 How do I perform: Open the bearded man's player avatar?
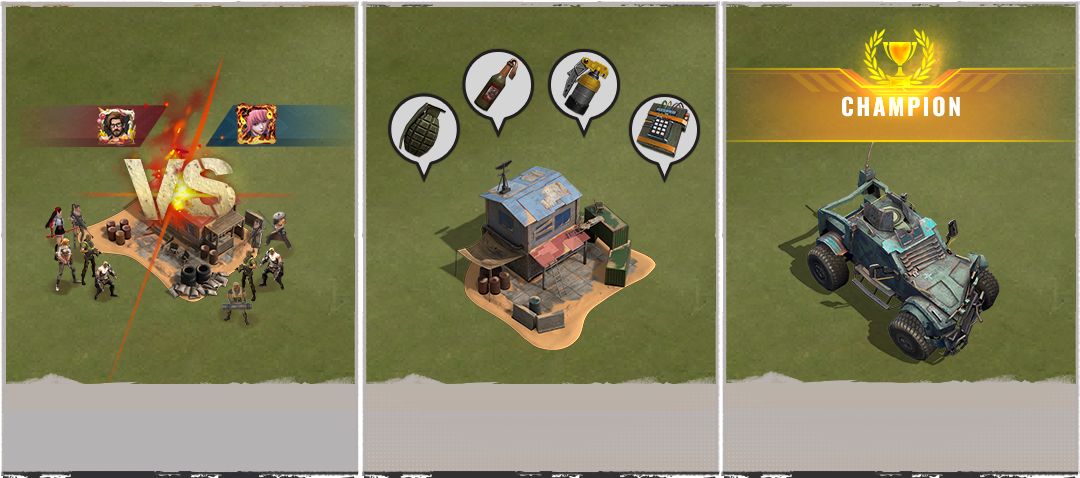pyautogui.click(x=113, y=125)
